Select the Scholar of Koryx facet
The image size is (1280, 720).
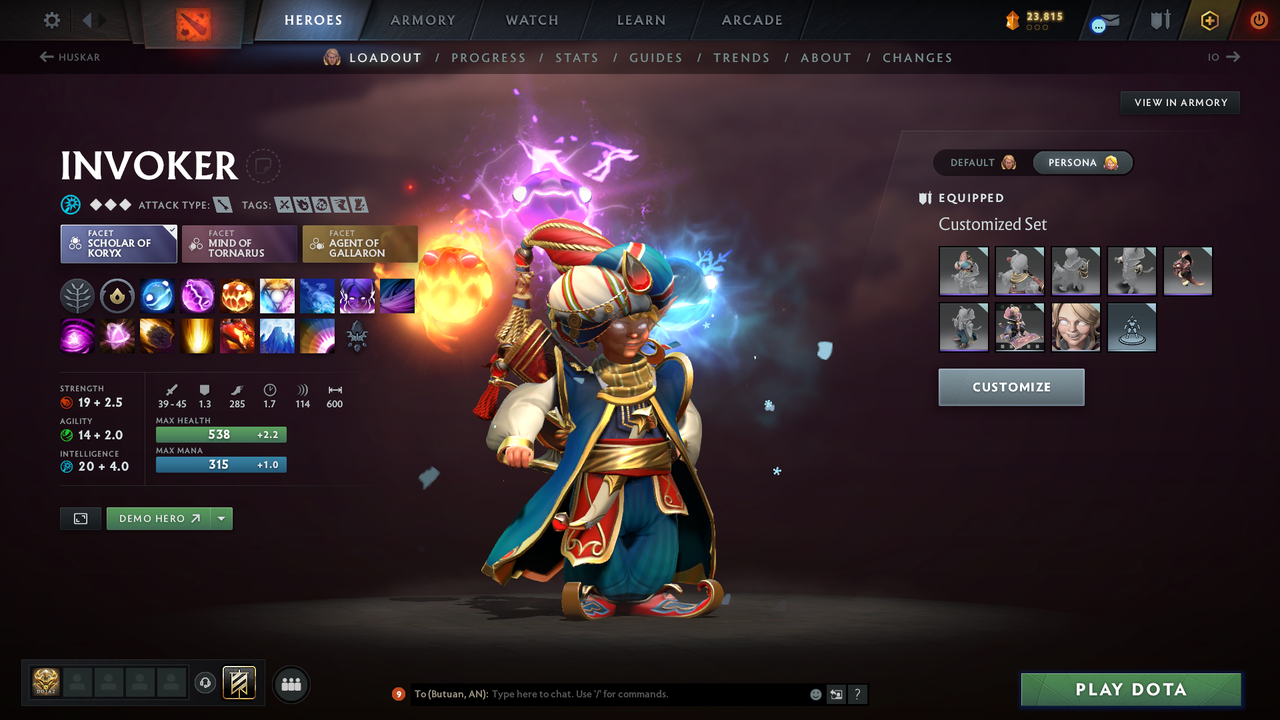(x=118, y=243)
